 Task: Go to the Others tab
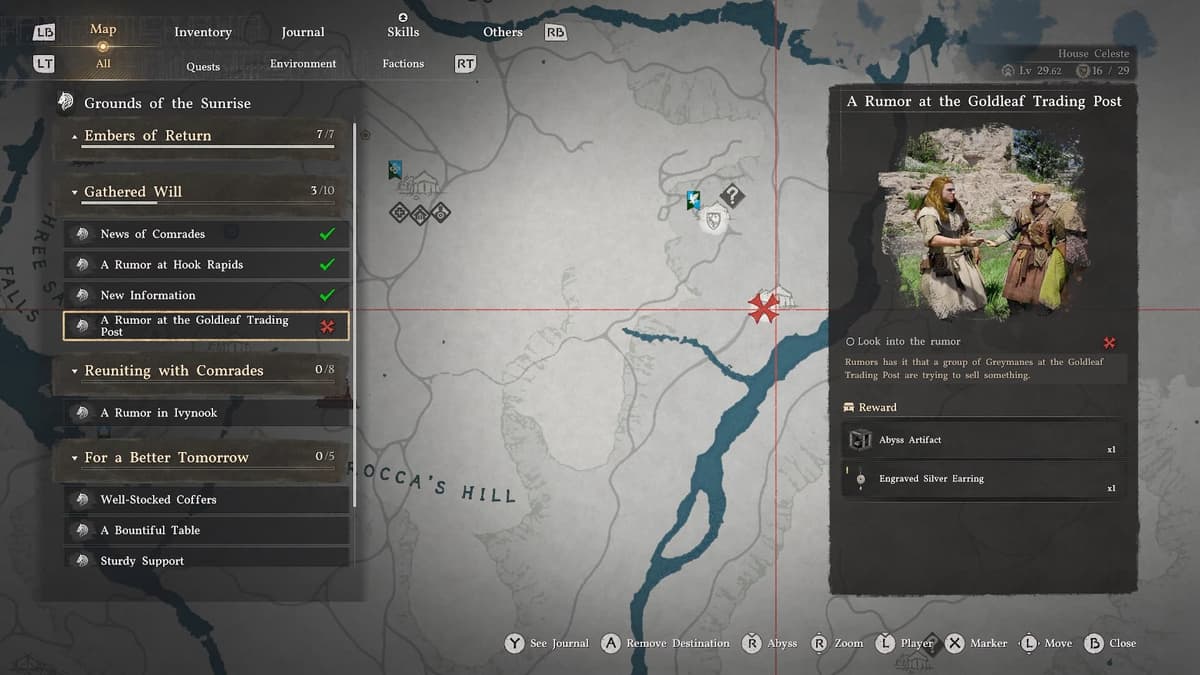pyautogui.click(x=503, y=32)
